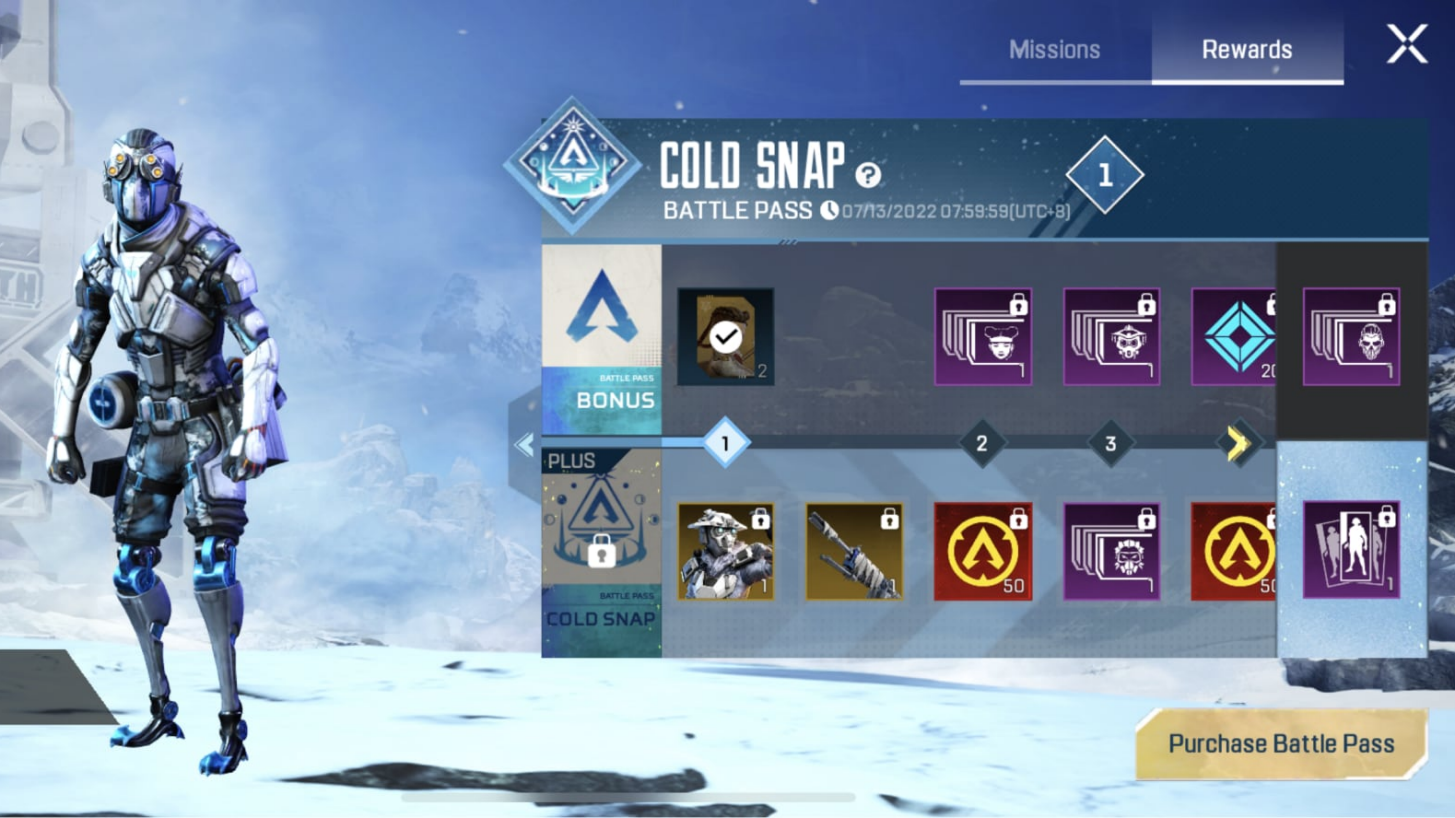Switch to the Missions tab
The width and height of the screenshot is (1455, 818).
[x=1054, y=48]
